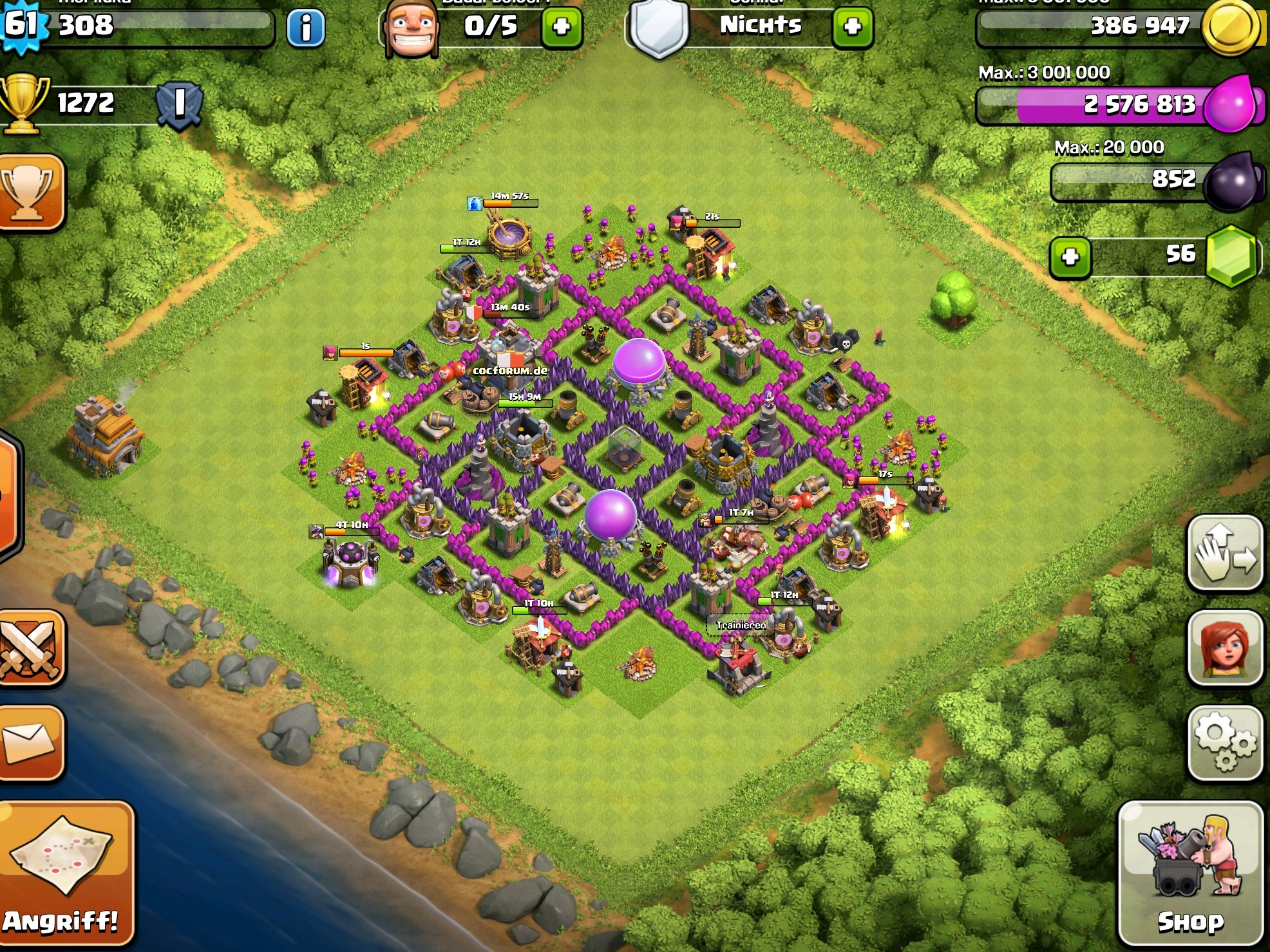Buy a shield with the green plus
This screenshot has height=952, width=1270.
click(x=852, y=27)
